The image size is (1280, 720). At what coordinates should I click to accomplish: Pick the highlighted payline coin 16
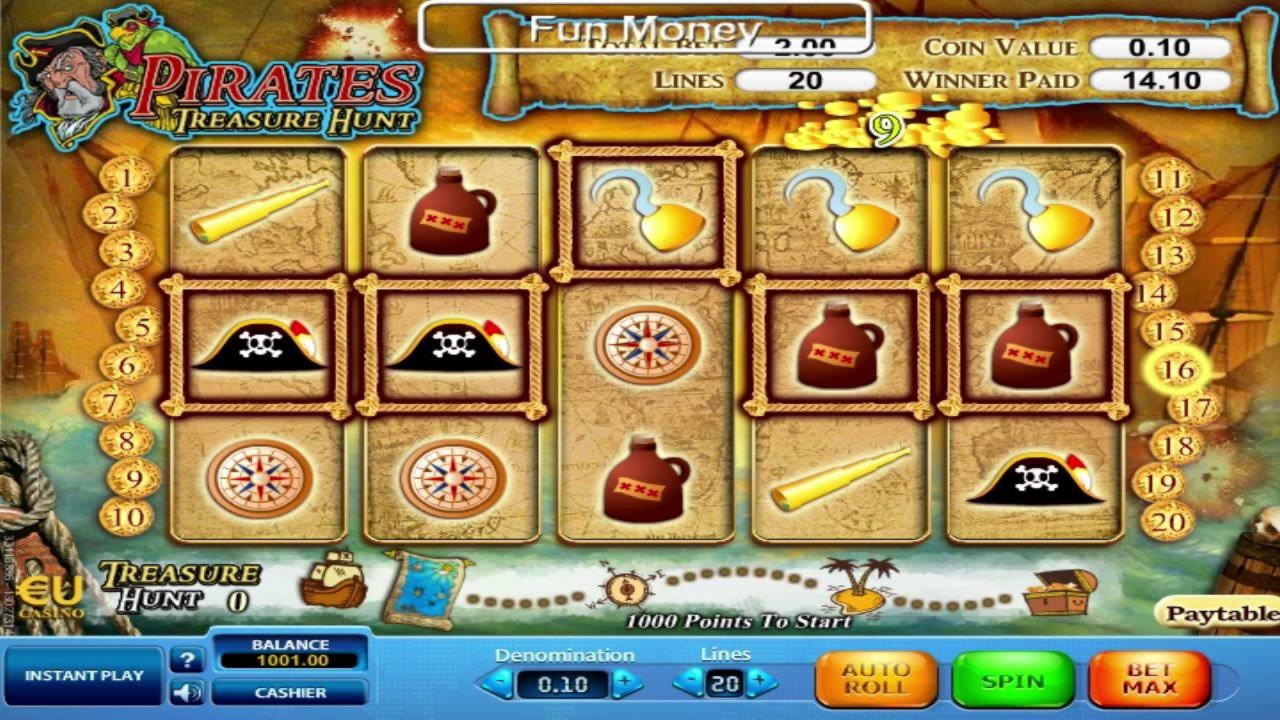(1177, 369)
